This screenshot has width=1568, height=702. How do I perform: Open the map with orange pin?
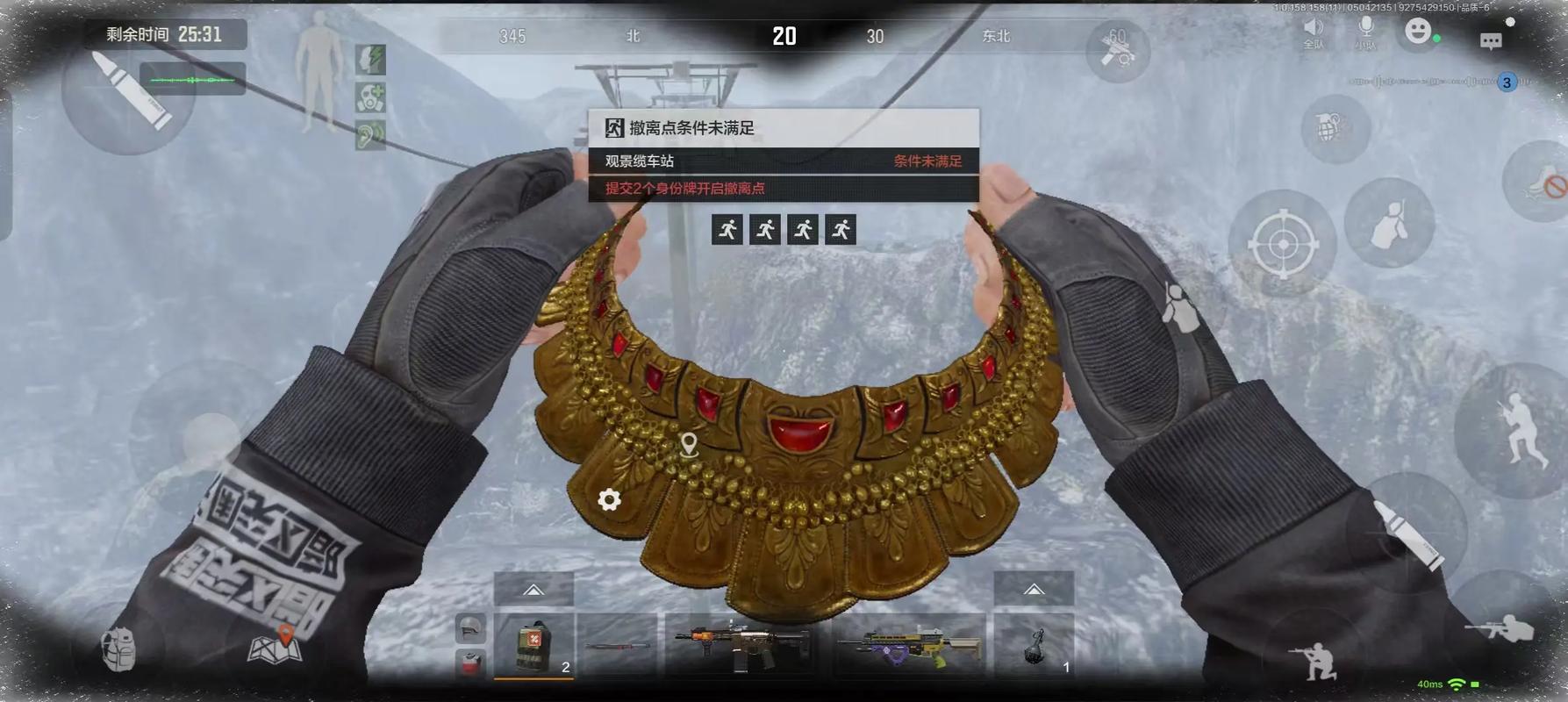[276, 645]
